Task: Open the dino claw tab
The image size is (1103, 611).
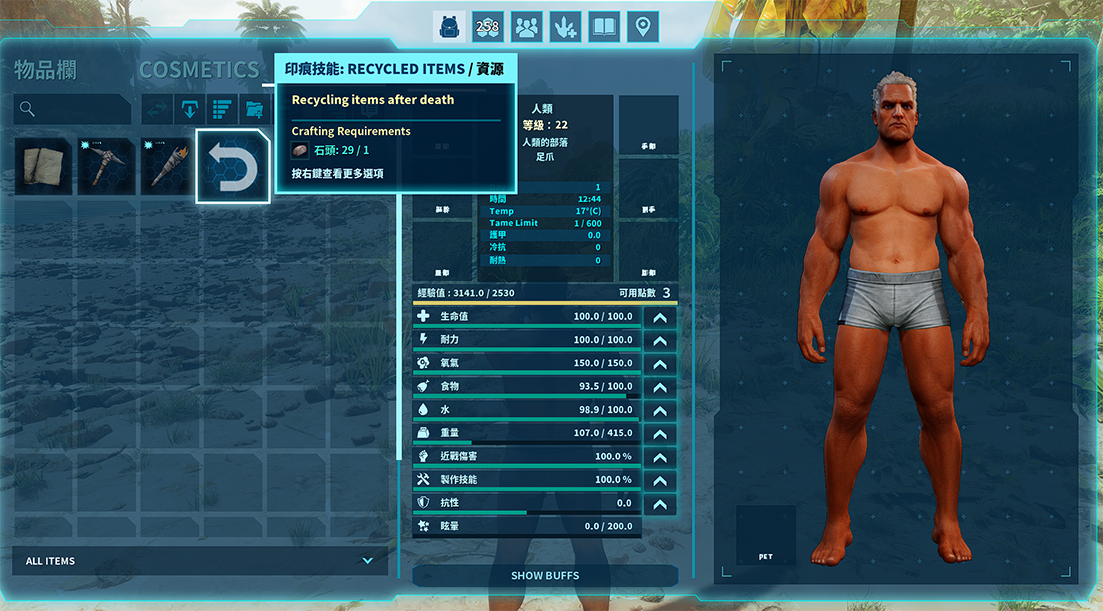Action: 566,27
